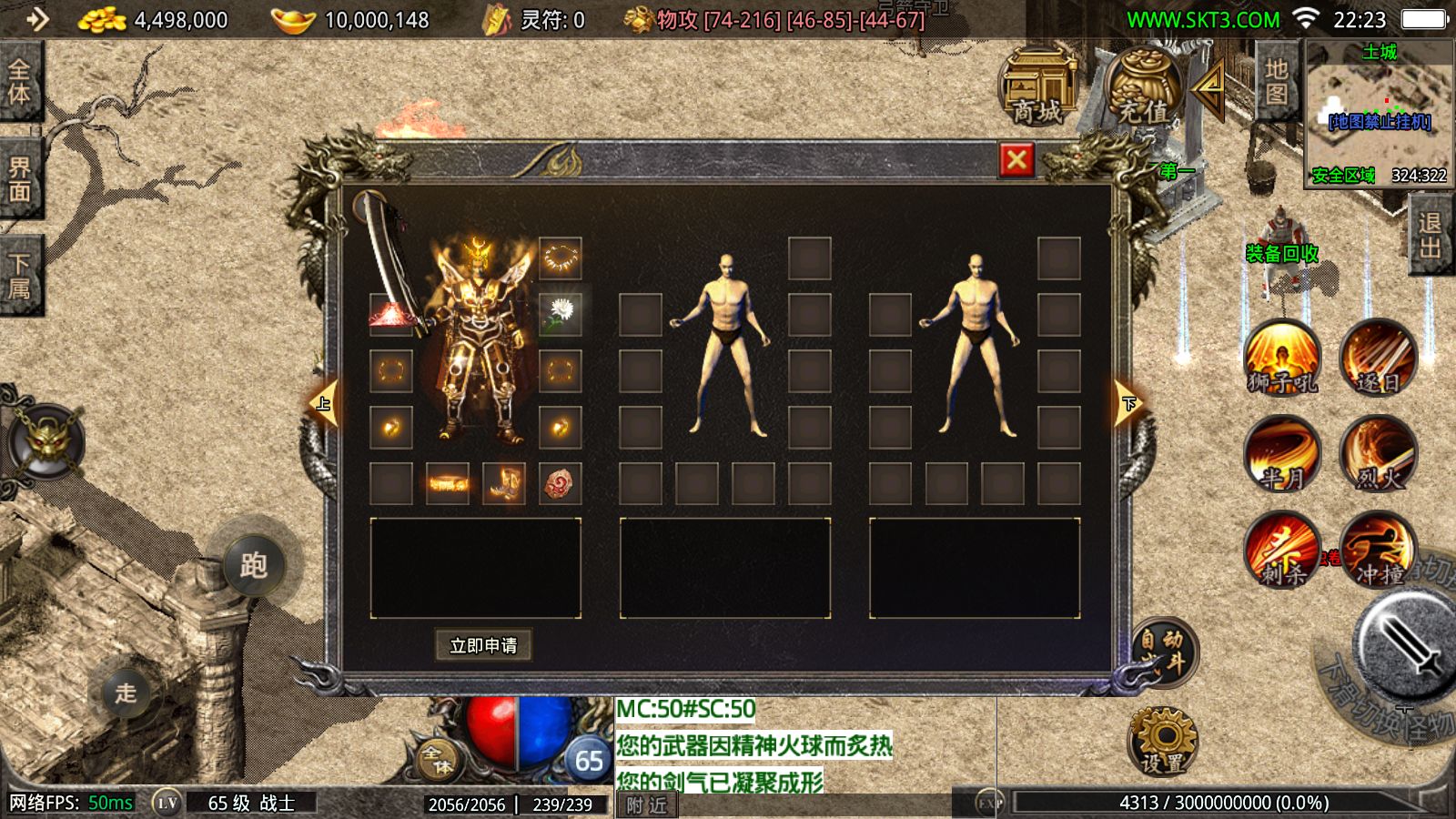Viewport: 1456px width, 819px height.
Task: Open the 地图 map button
Action: pyautogui.click(x=1276, y=82)
